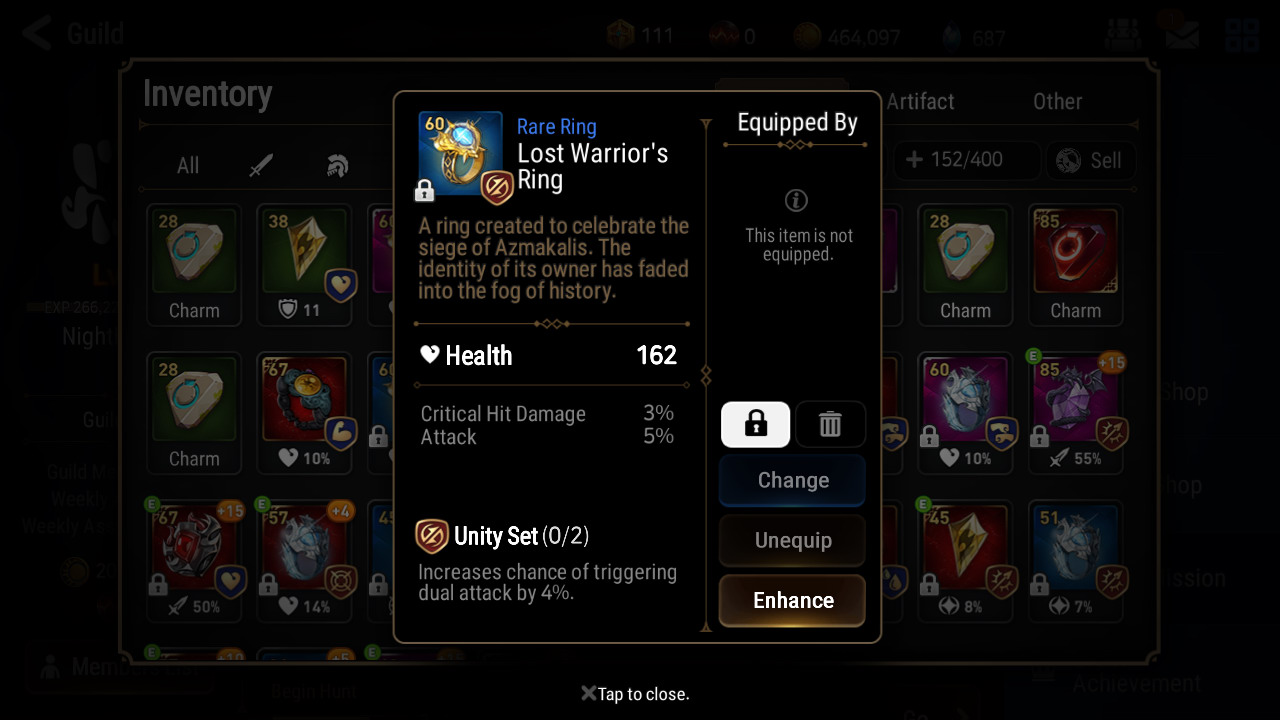1280x720 pixels.
Task: Select the Lost Warrior's Ring icon
Action: [x=461, y=154]
